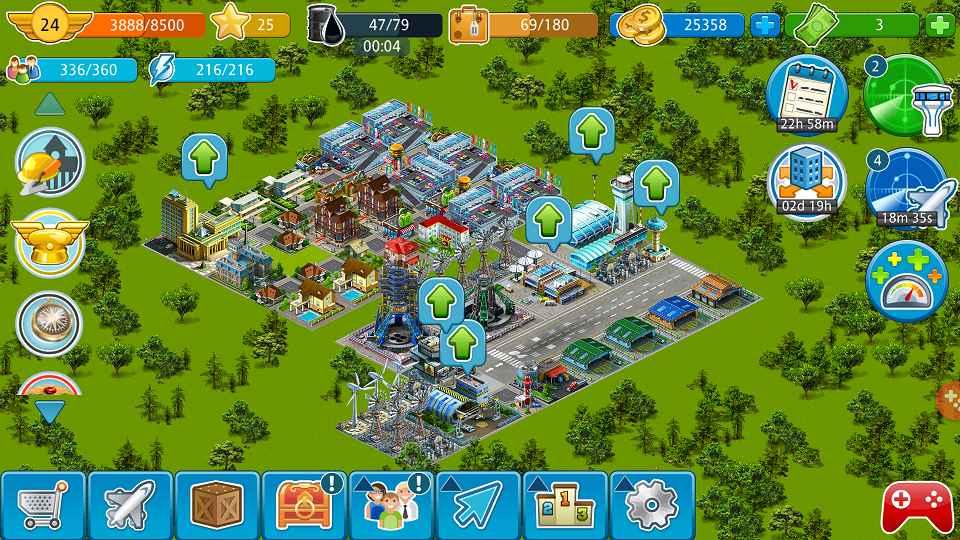
Task: Open the green radar control tower
Action: [905, 95]
